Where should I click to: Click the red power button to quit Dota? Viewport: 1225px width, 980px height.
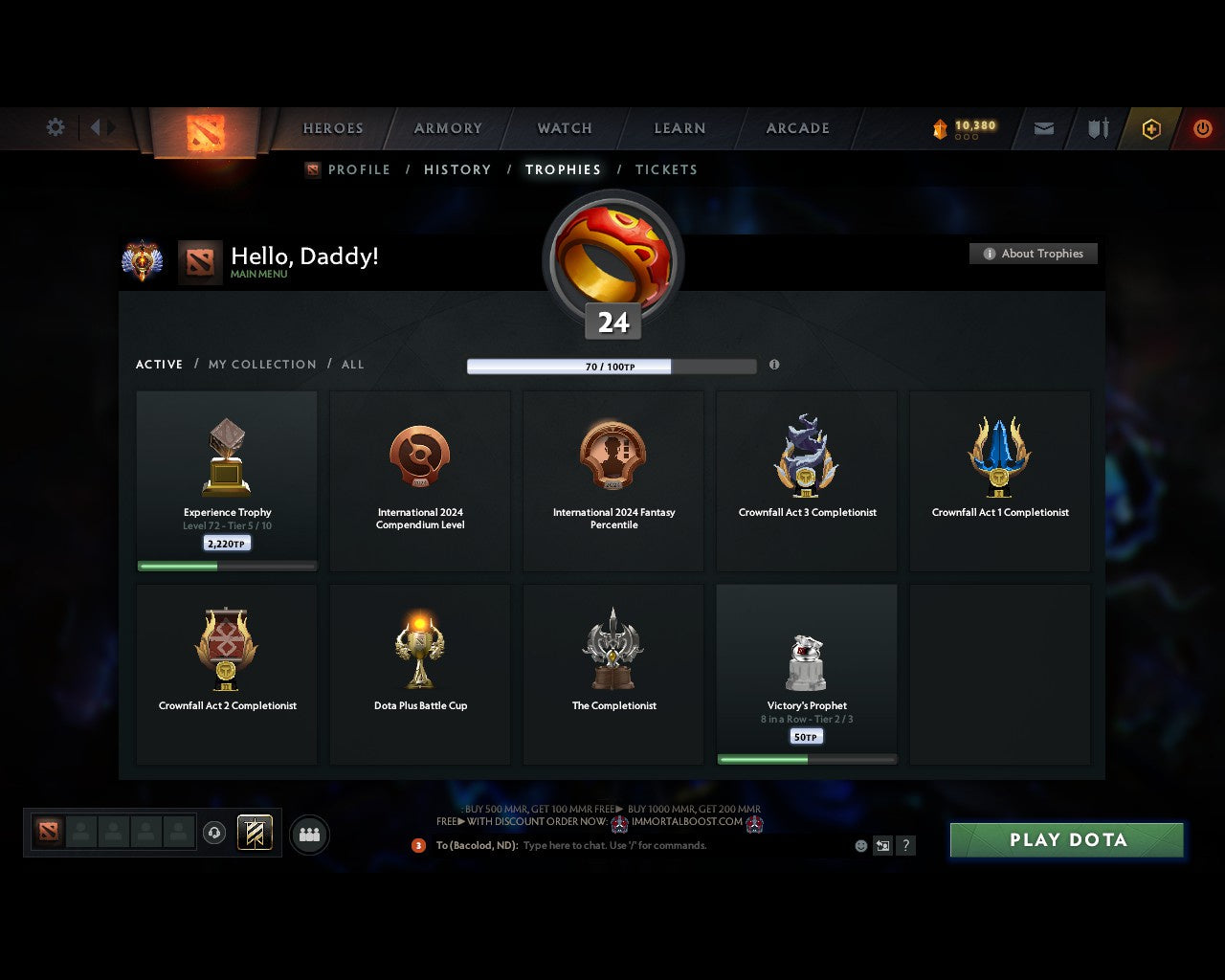(1203, 128)
